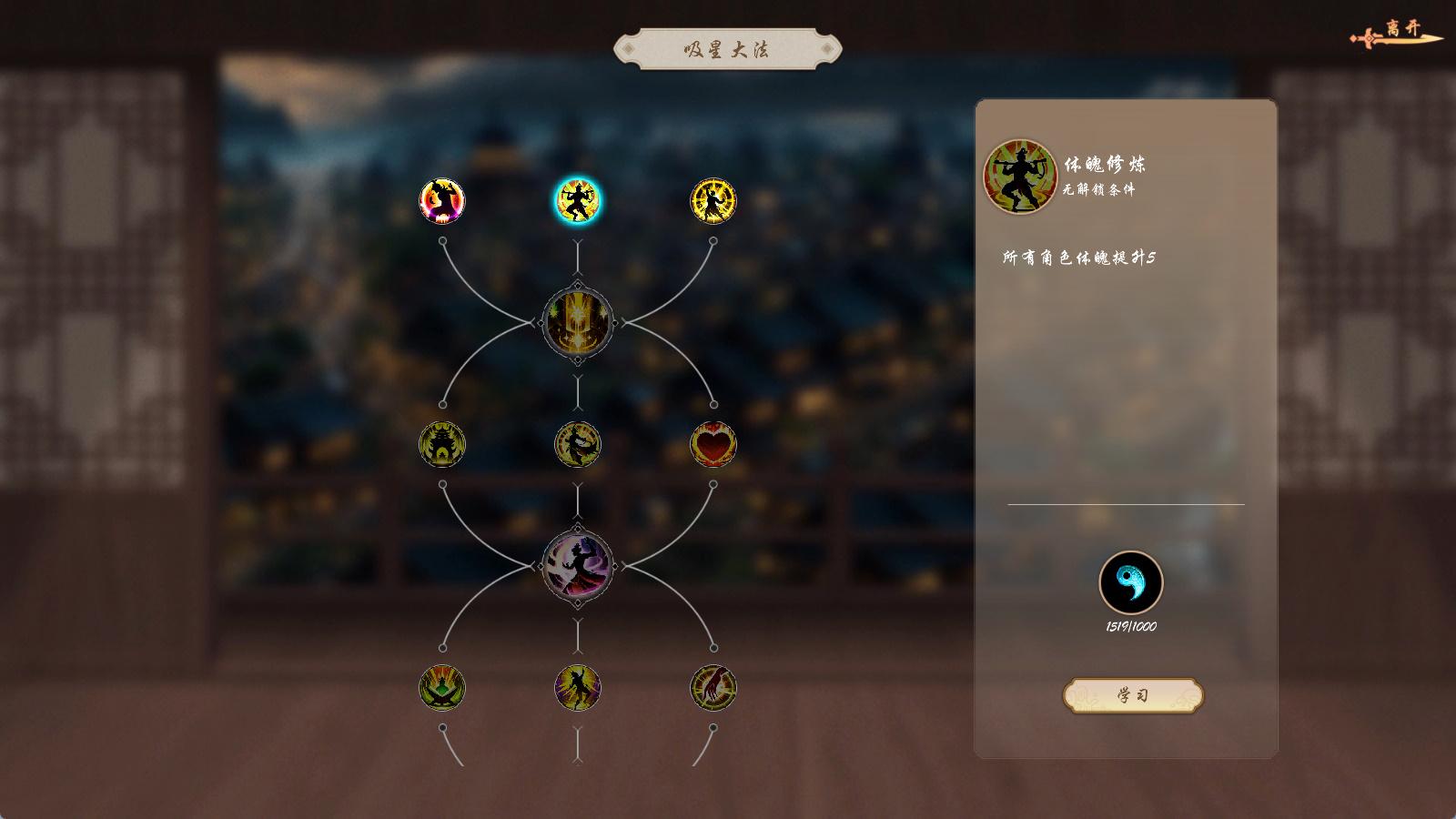Pick the red heart skill node
1456x819 pixels.
(x=713, y=445)
